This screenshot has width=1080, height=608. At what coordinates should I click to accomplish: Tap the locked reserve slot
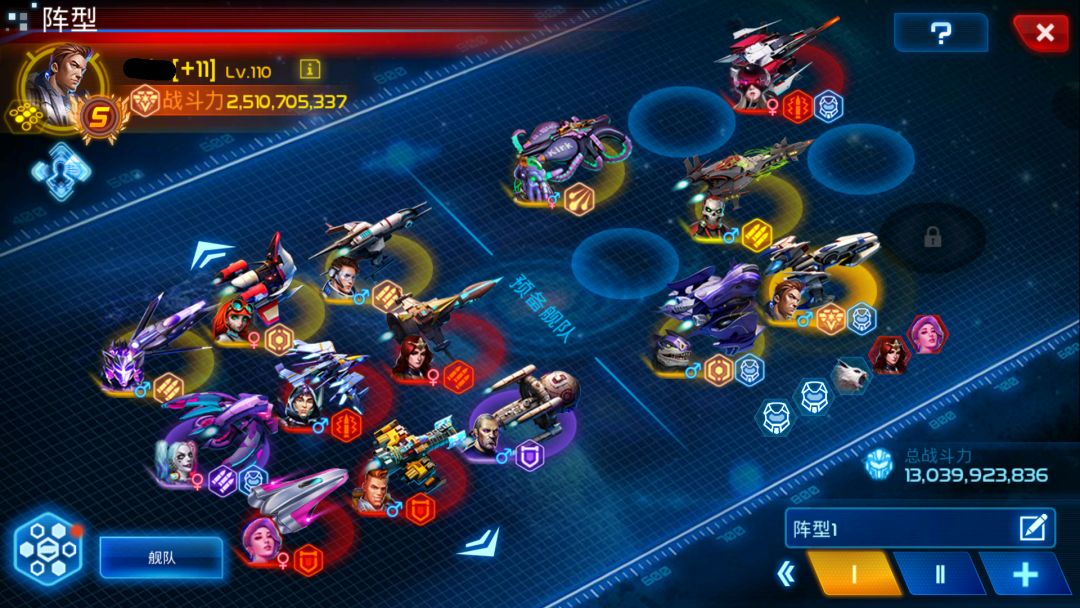tap(932, 237)
